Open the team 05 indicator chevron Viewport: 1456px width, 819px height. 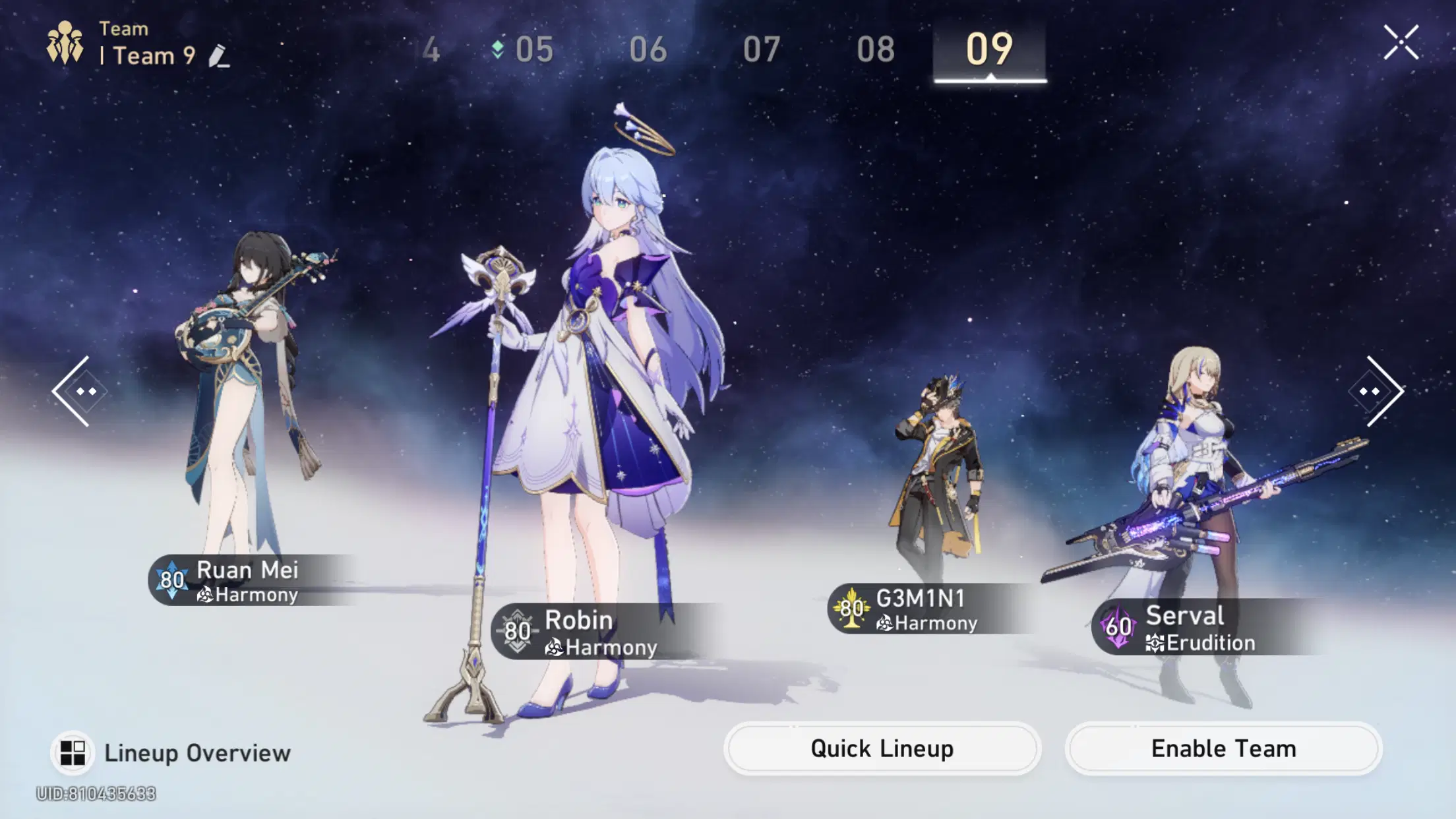499,47
